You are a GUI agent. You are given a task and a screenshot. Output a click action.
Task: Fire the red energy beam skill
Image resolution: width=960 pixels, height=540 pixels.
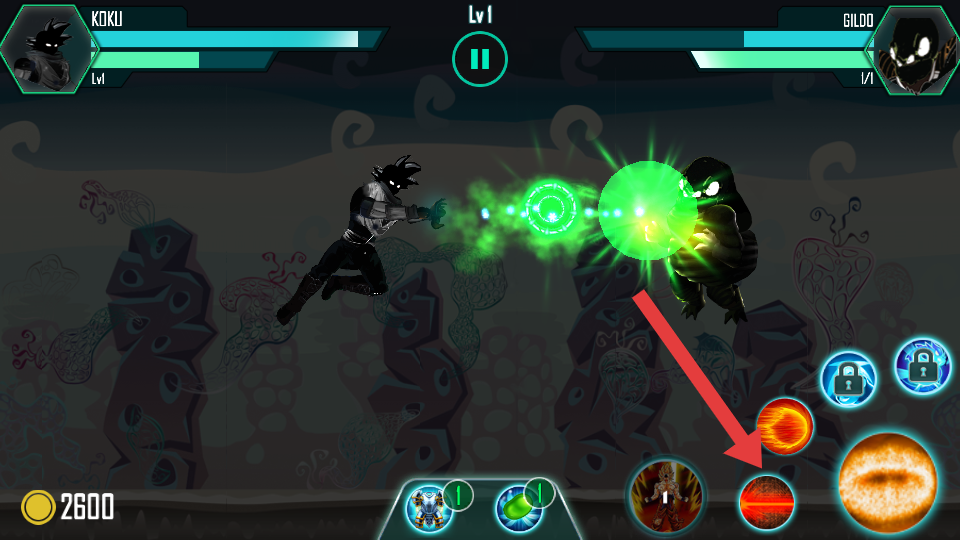[767, 502]
